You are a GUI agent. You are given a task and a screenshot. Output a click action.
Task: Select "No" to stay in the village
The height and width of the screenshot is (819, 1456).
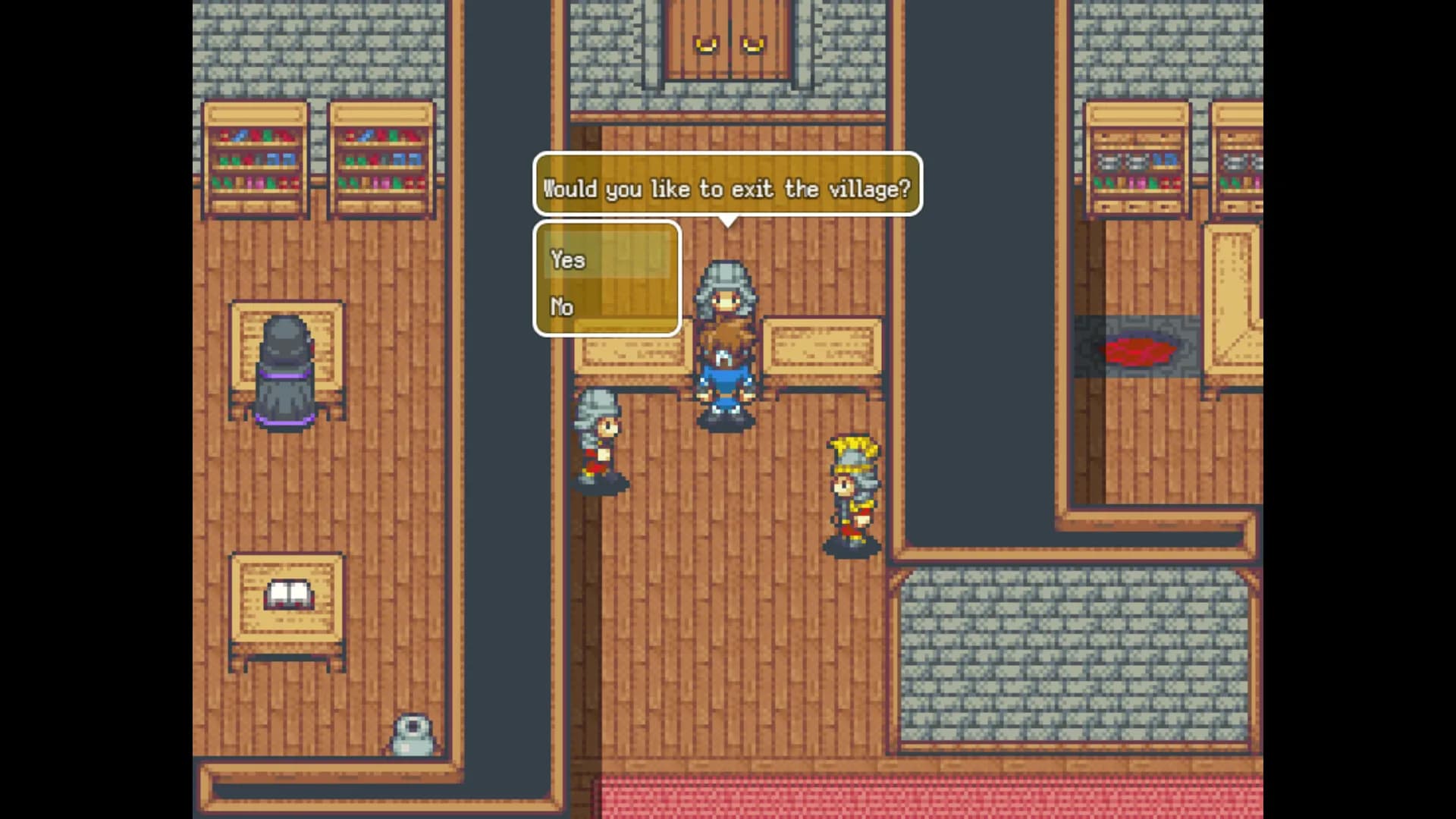(x=562, y=307)
